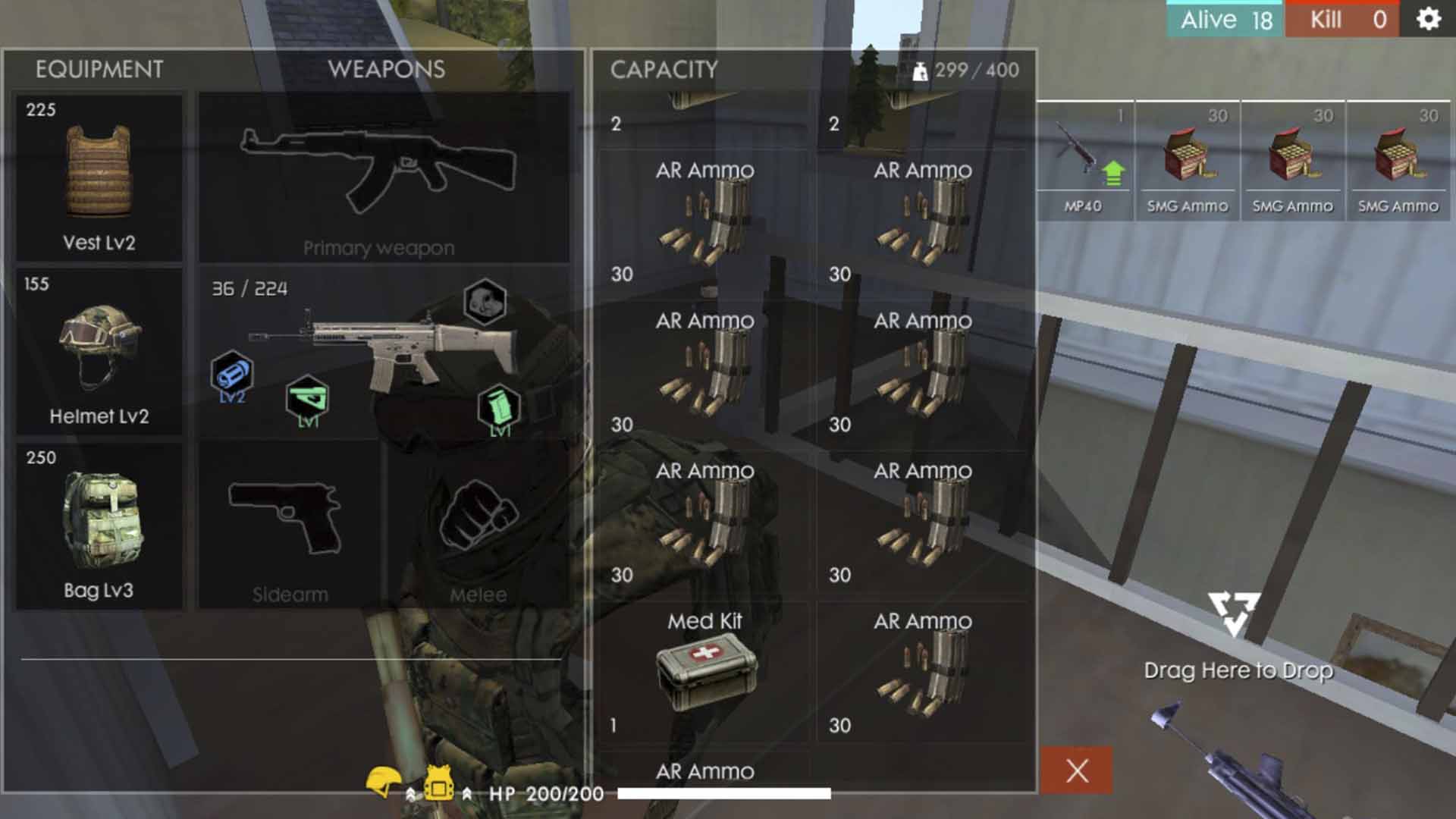Select the Bag Lv3 equipment slot
The width and height of the screenshot is (1456, 819).
[x=99, y=525]
